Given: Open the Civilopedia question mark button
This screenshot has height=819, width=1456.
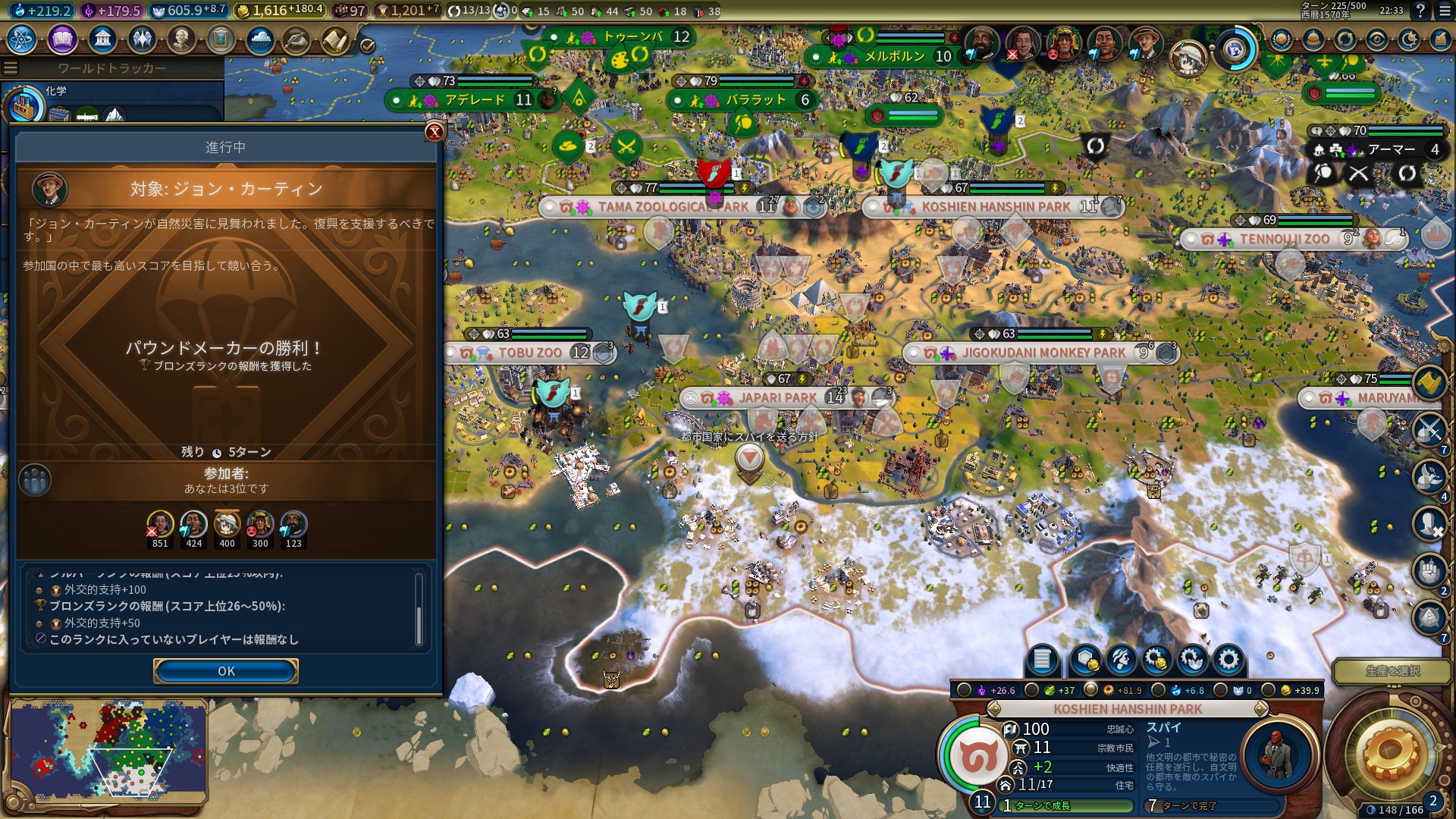Looking at the screenshot, I should coord(1420,11).
